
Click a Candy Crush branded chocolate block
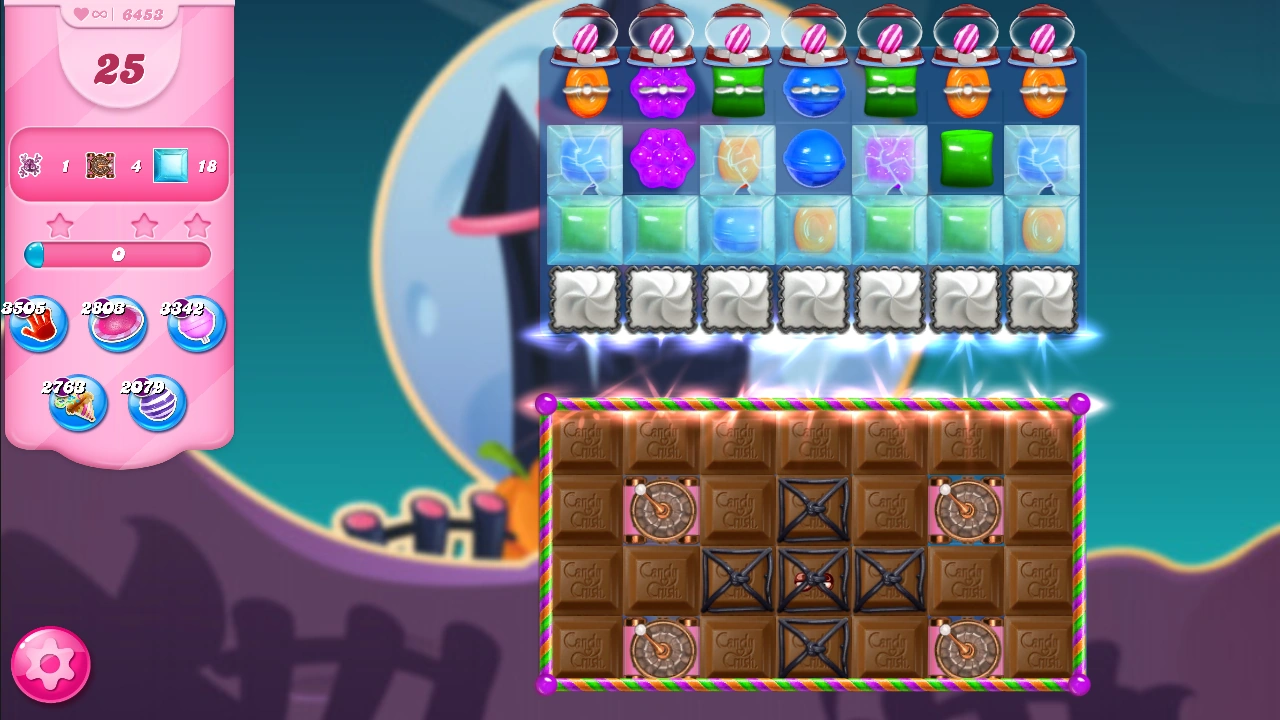(x=586, y=439)
